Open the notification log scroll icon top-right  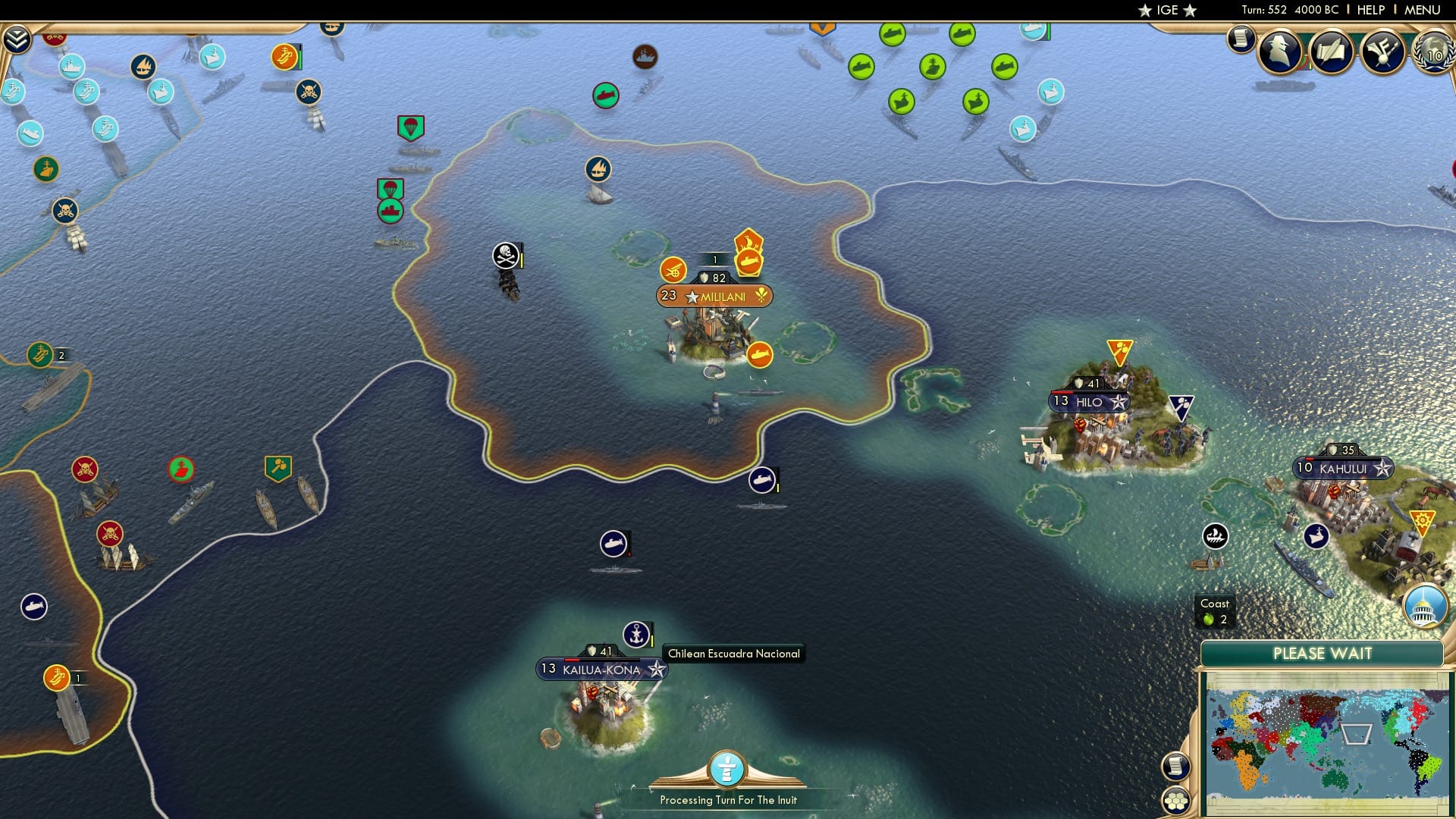pos(1241,39)
